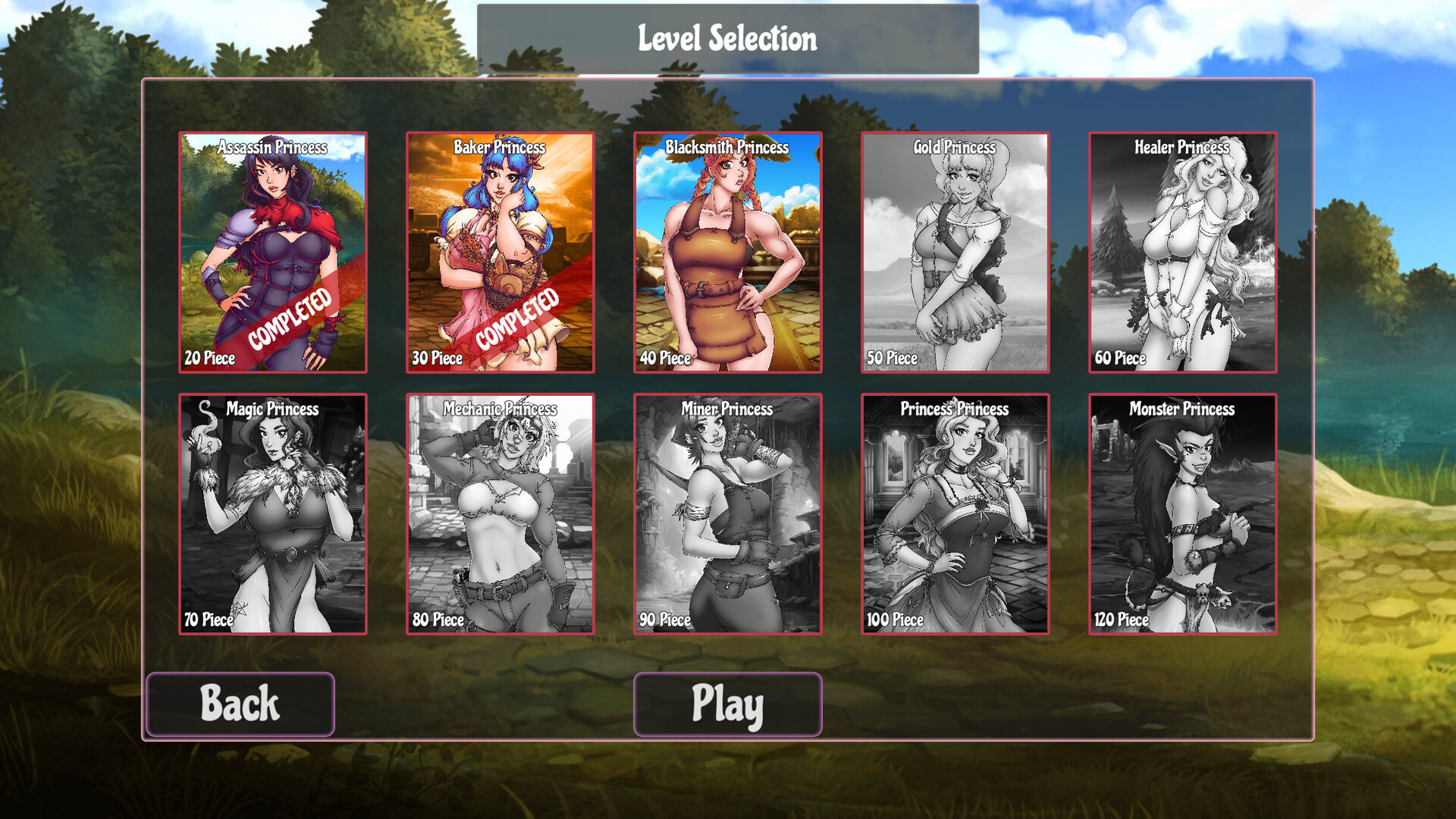Select the Magic Princess 70 piece puzzle
The height and width of the screenshot is (819, 1456).
pyautogui.click(x=273, y=513)
